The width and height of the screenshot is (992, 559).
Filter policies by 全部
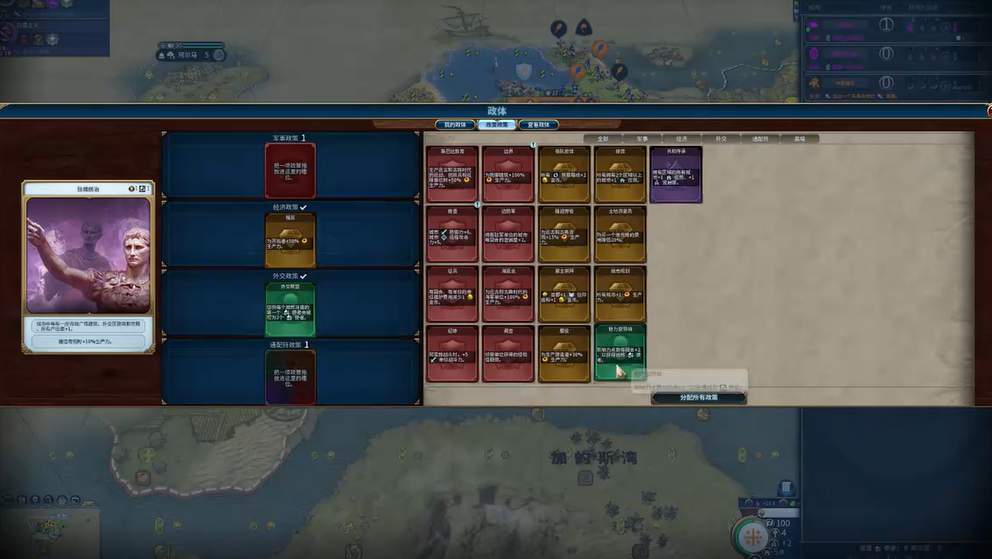602,139
